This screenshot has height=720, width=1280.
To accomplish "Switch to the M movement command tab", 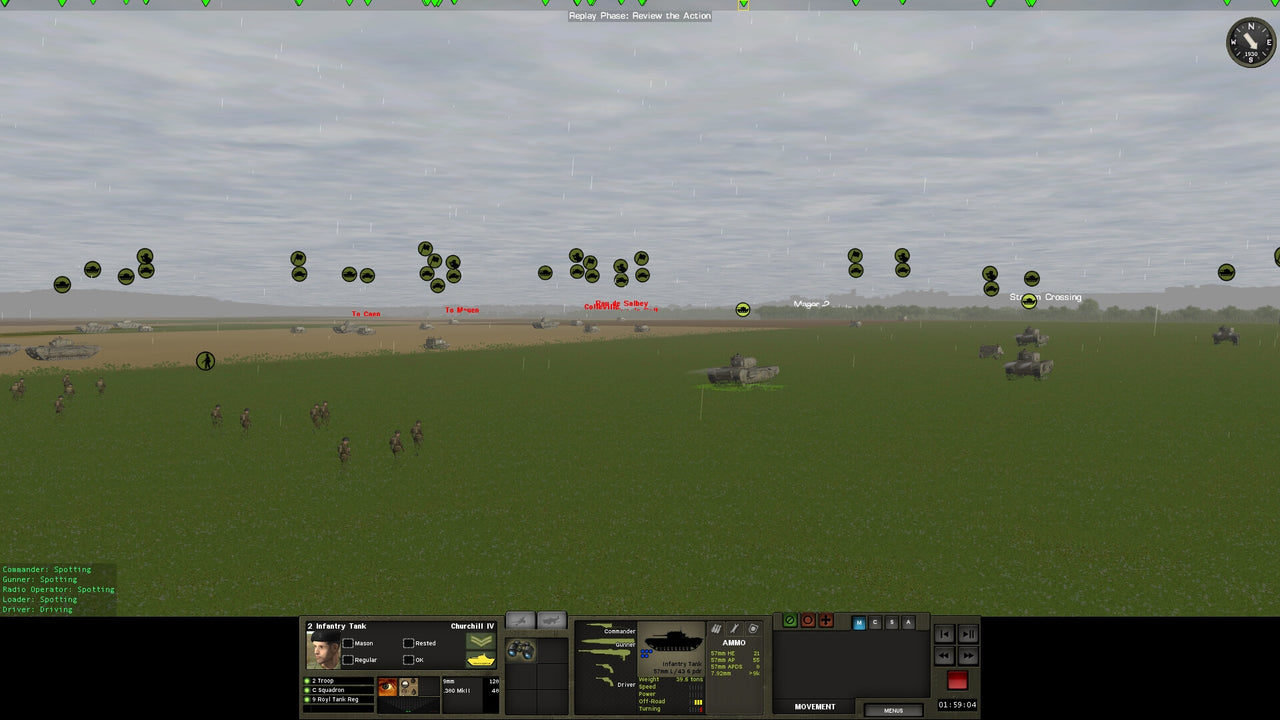I will [x=858, y=621].
